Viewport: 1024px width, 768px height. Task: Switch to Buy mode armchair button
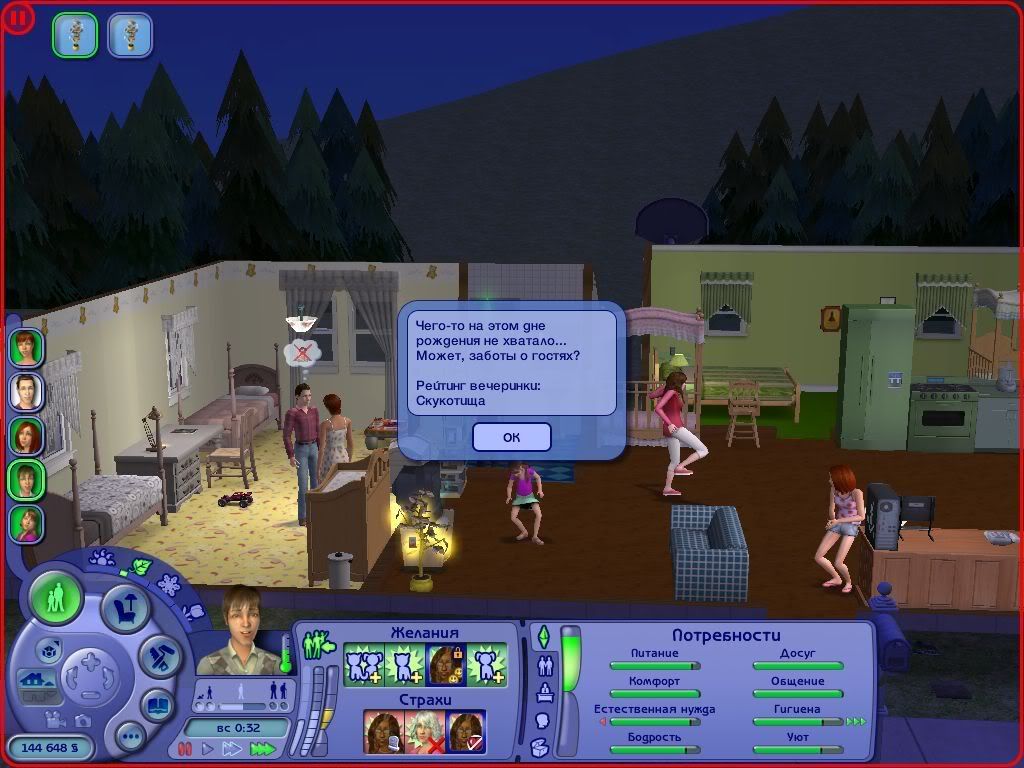(125, 610)
